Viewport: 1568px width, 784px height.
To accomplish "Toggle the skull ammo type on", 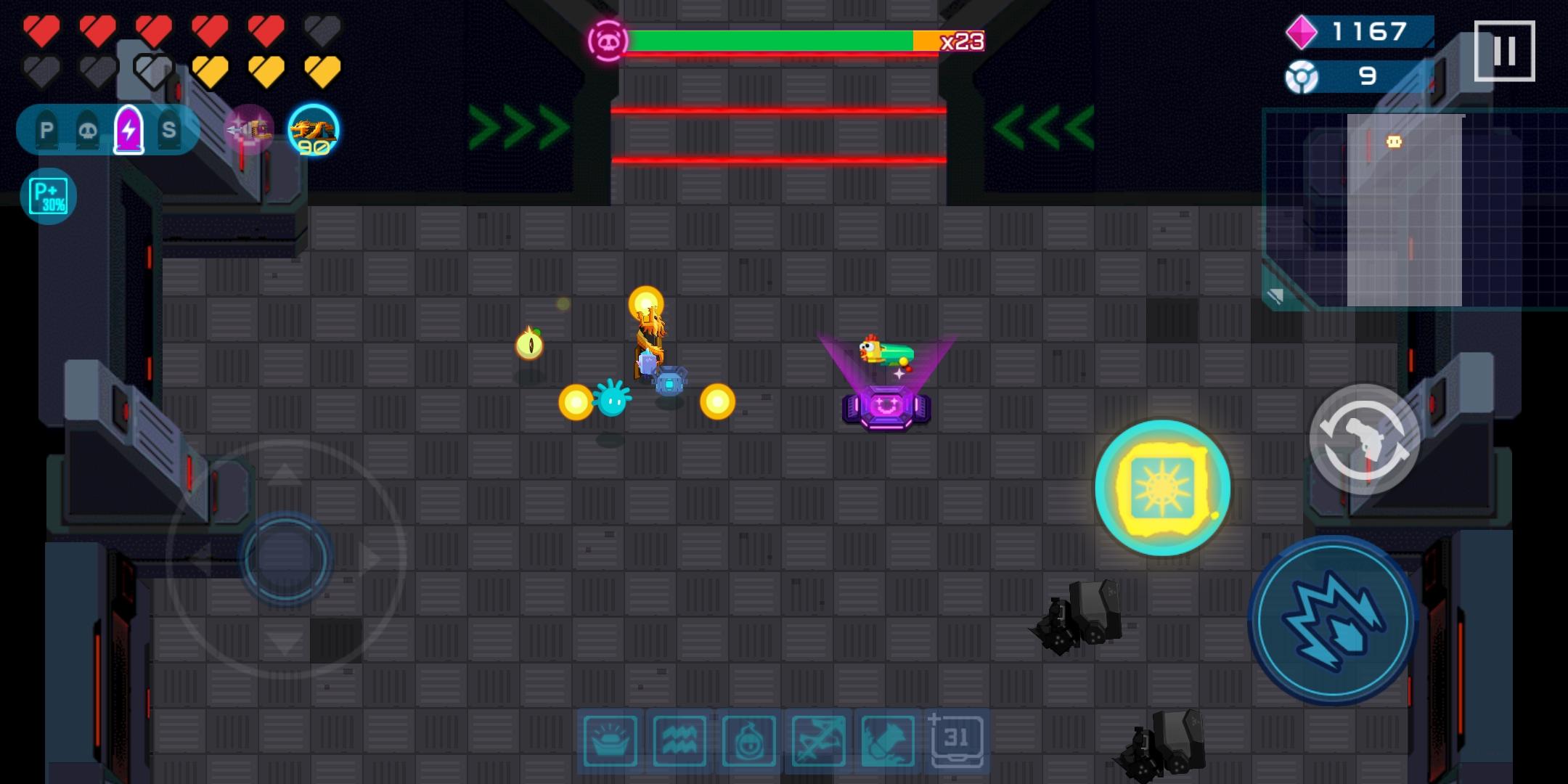I will pos(87,131).
